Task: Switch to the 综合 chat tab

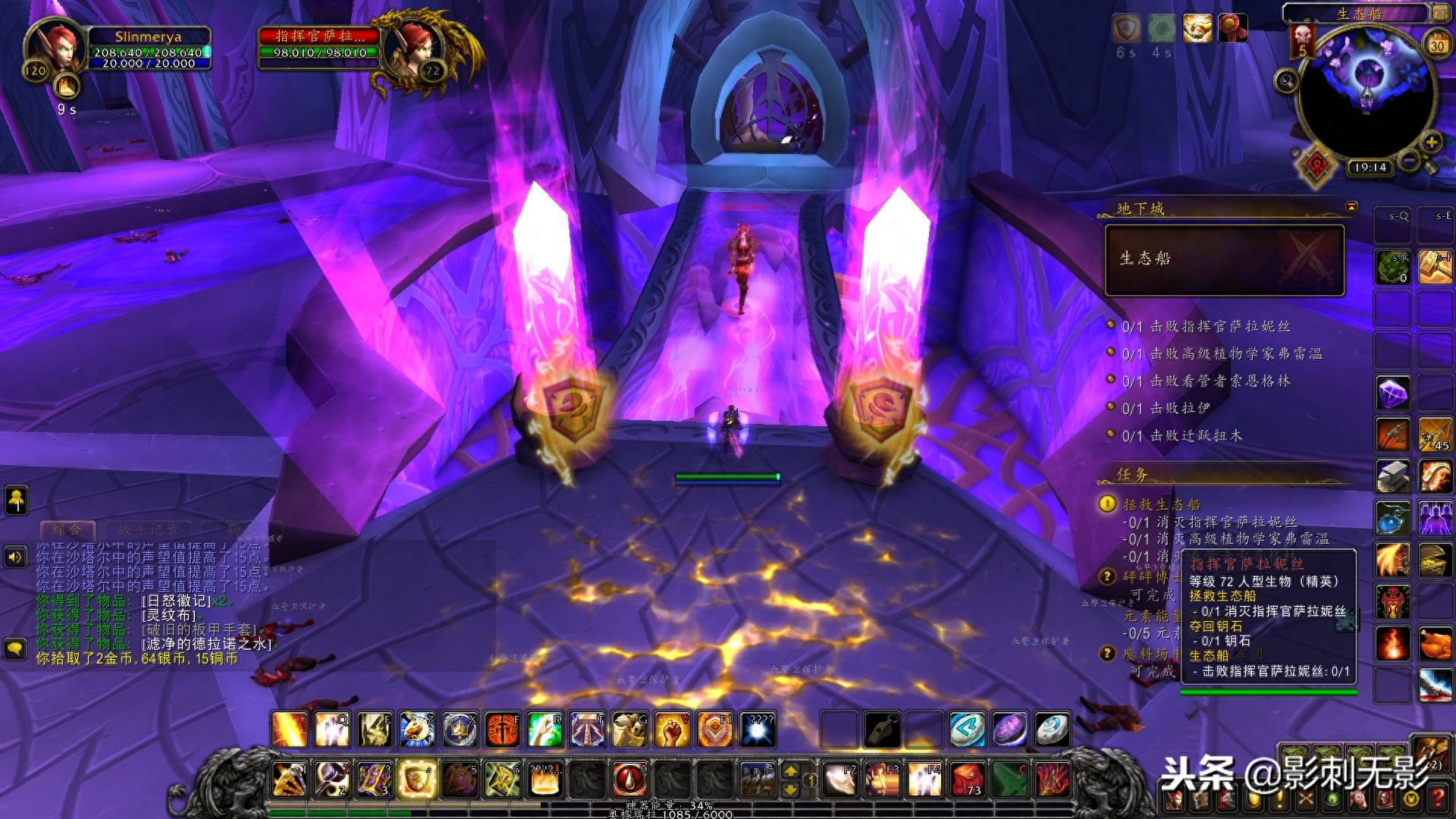Action: click(67, 529)
